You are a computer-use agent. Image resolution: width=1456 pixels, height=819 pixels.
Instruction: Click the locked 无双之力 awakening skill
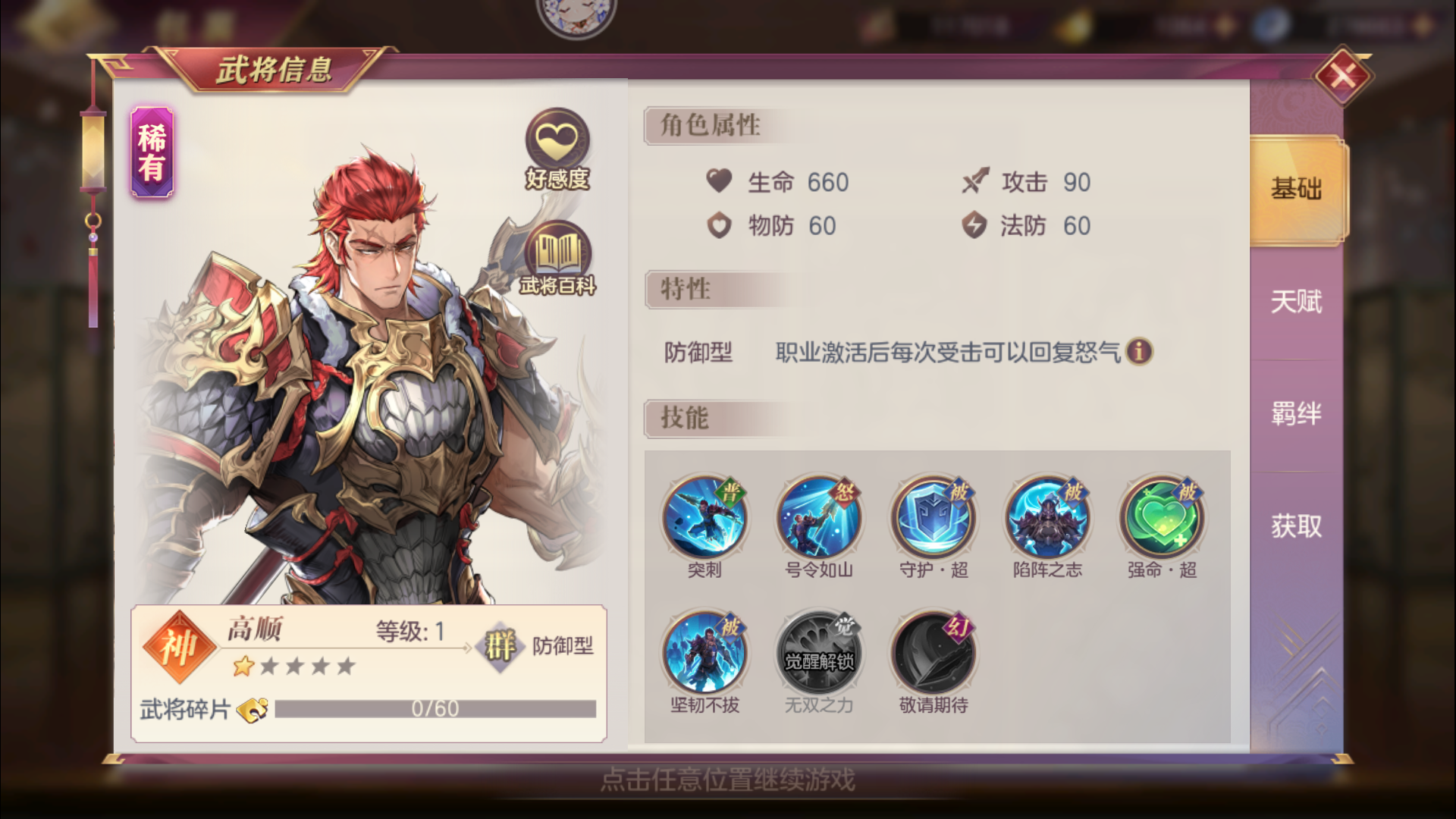coord(819,651)
